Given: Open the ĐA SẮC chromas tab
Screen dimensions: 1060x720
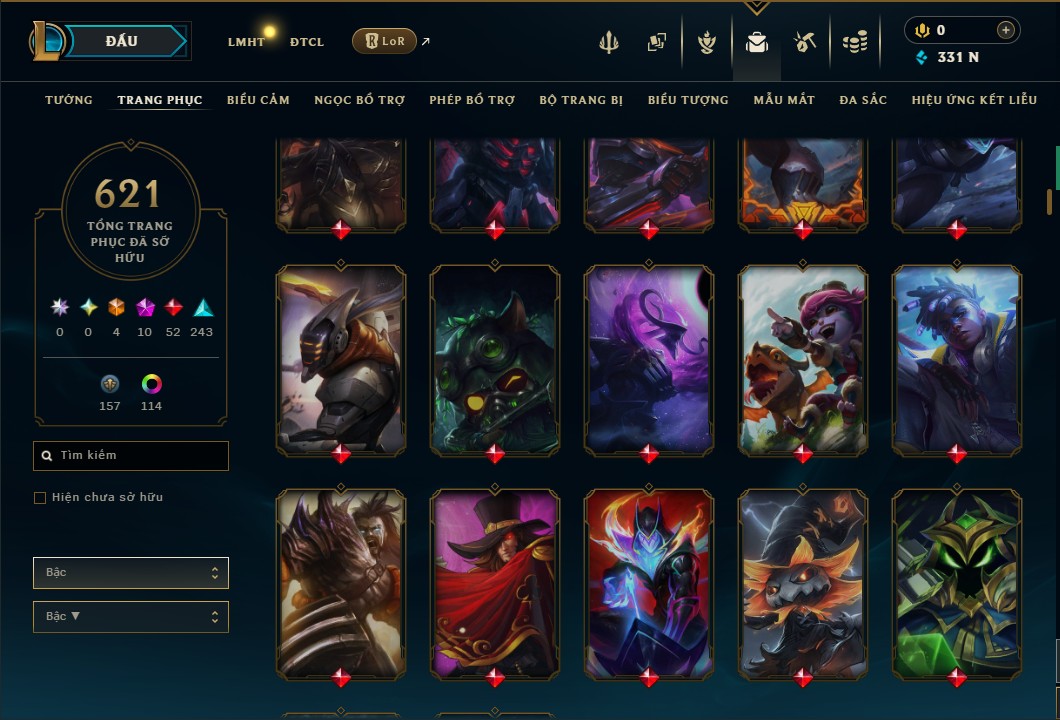Looking at the screenshot, I should coord(863,100).
